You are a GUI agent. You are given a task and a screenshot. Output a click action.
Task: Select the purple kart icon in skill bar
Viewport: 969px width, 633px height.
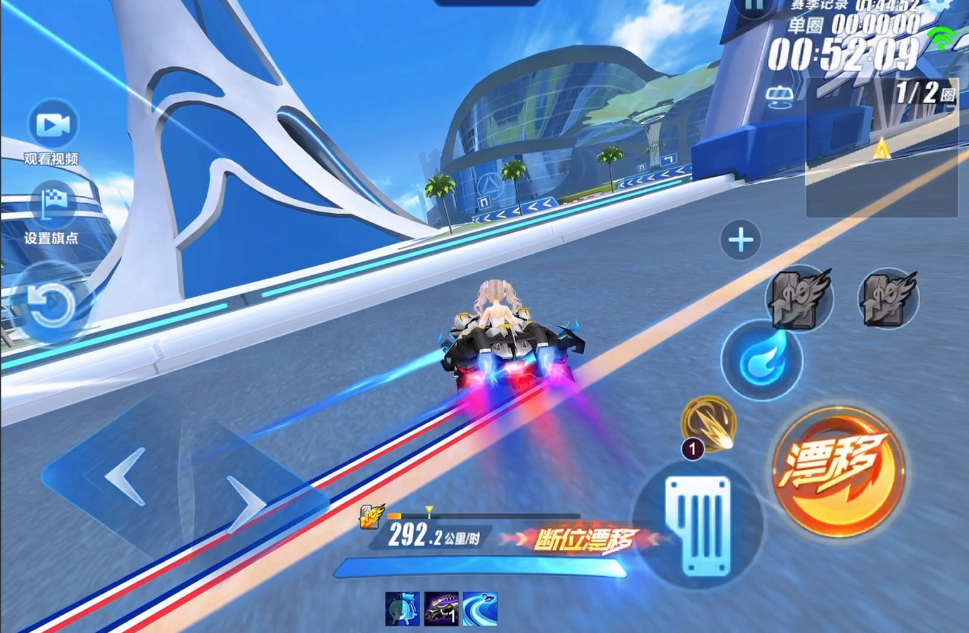pos(441,608)
